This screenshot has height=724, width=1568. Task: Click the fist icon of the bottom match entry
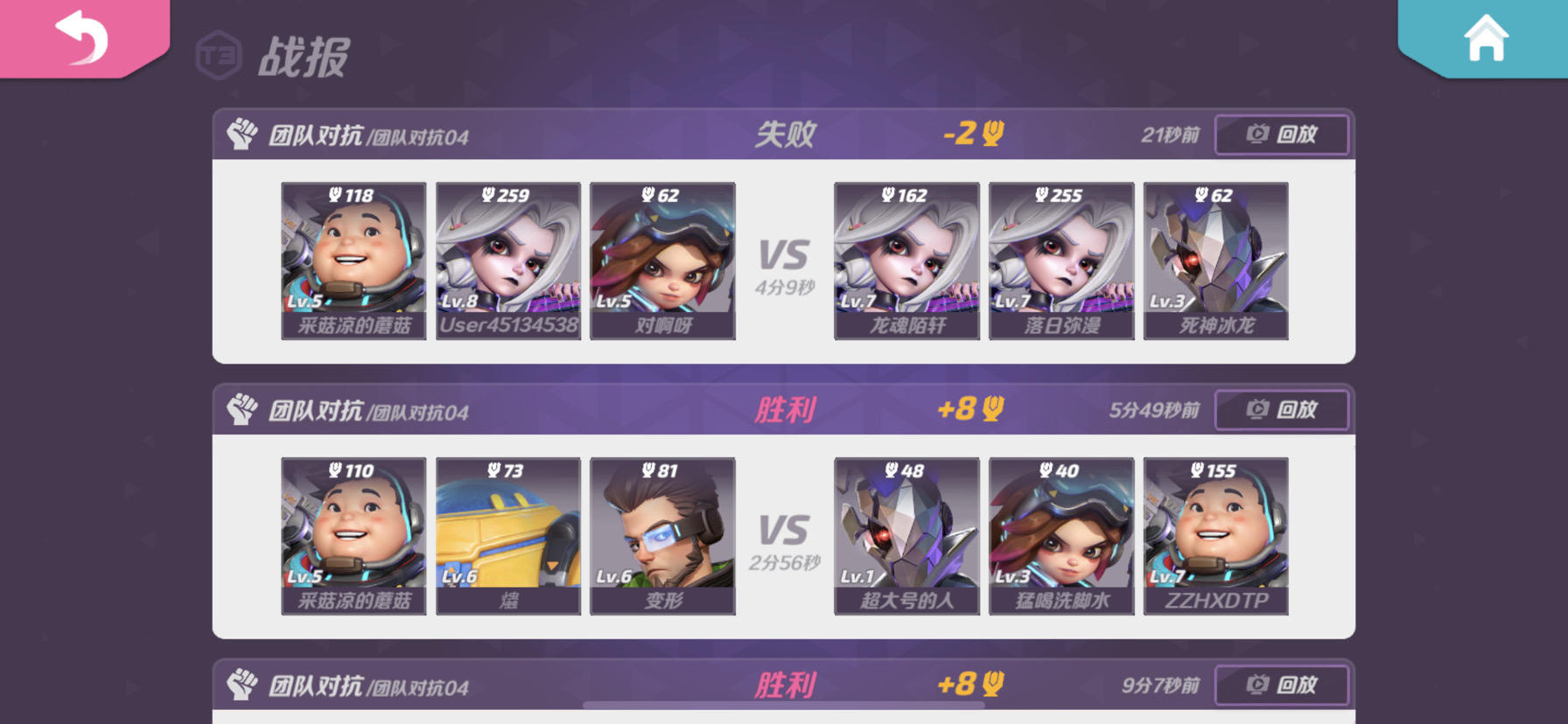point(245,686)
